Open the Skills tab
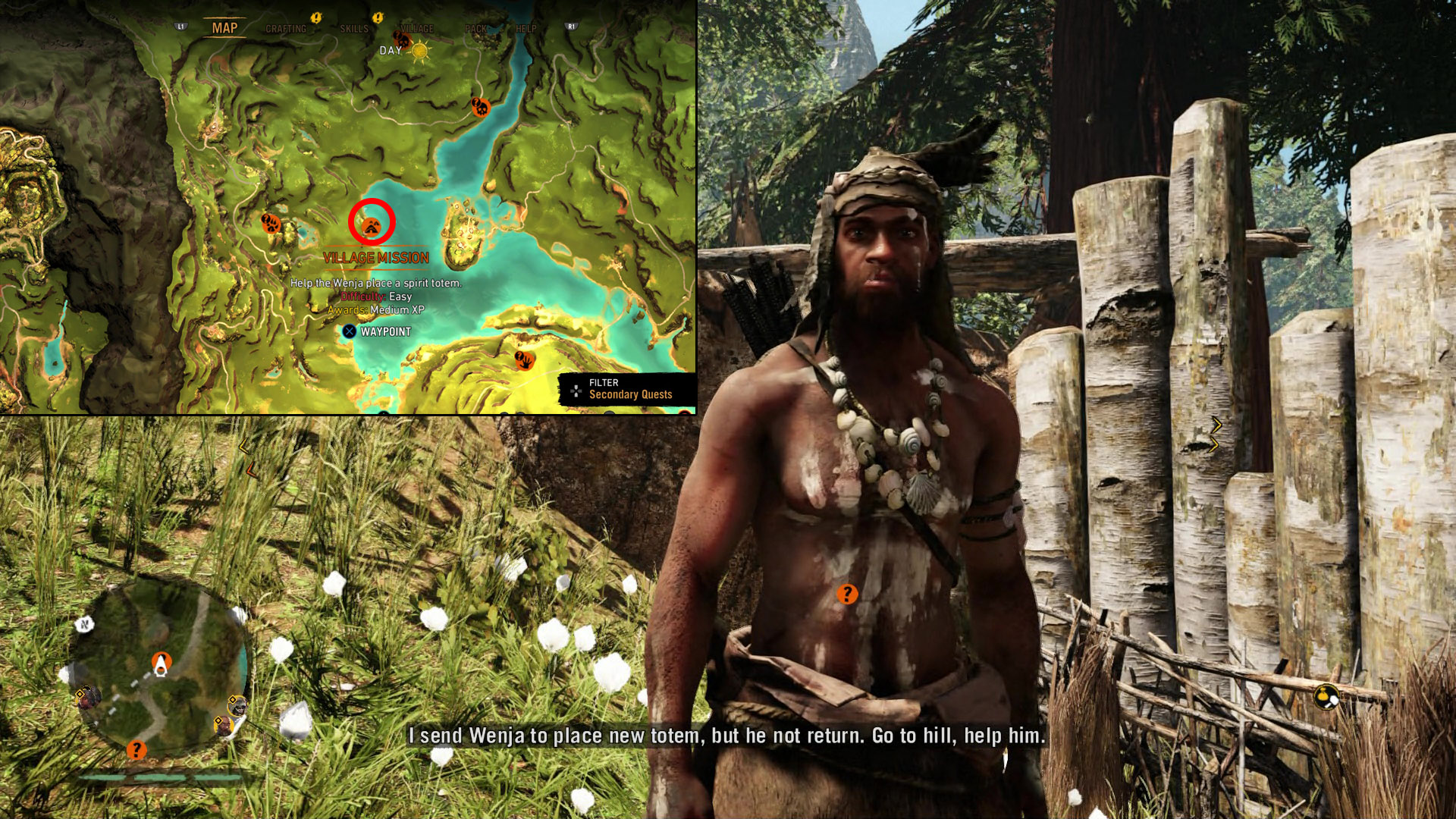The width and height of the screenshot is (1456, 819). pyautogui.click(x=353, y=29)
